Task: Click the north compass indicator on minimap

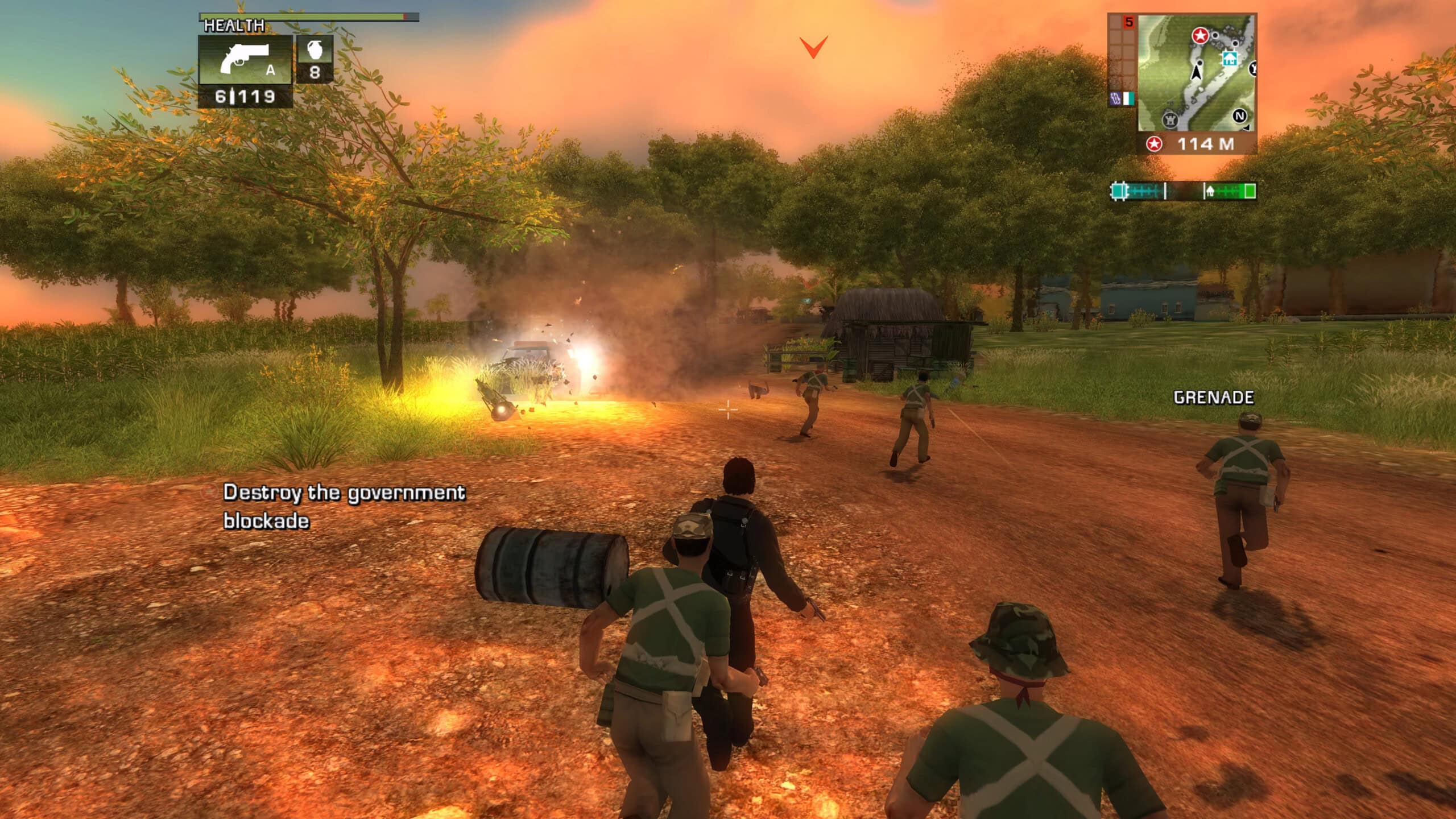Action: [x=1239, y=117]
